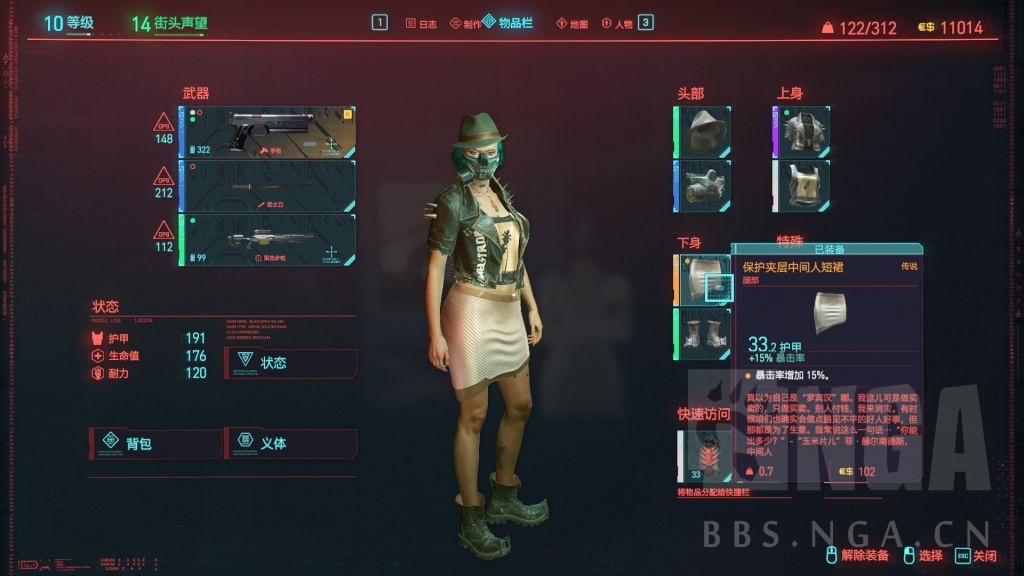Click the gas mask face slot
This screenshot has height=576, width=1024.
click(704, 185)
